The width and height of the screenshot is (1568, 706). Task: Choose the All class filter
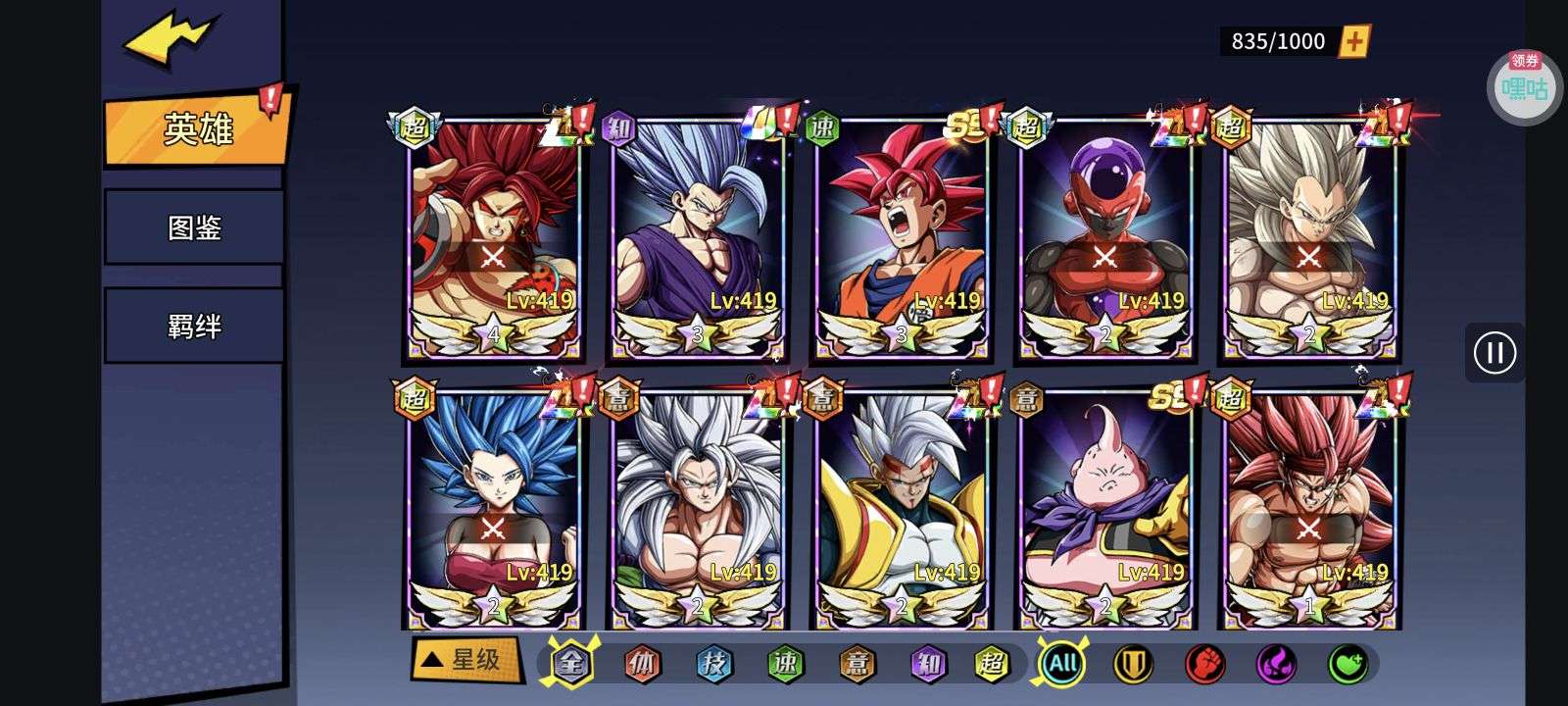(1062, 664)
